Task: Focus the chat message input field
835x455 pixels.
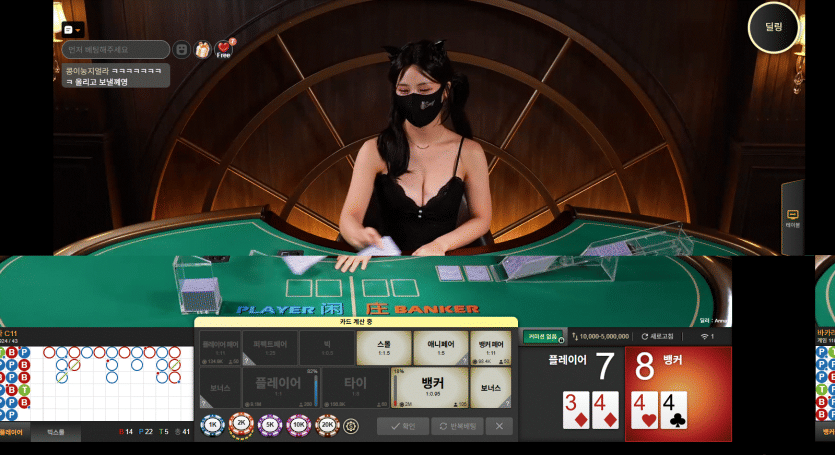Action: 115,49
